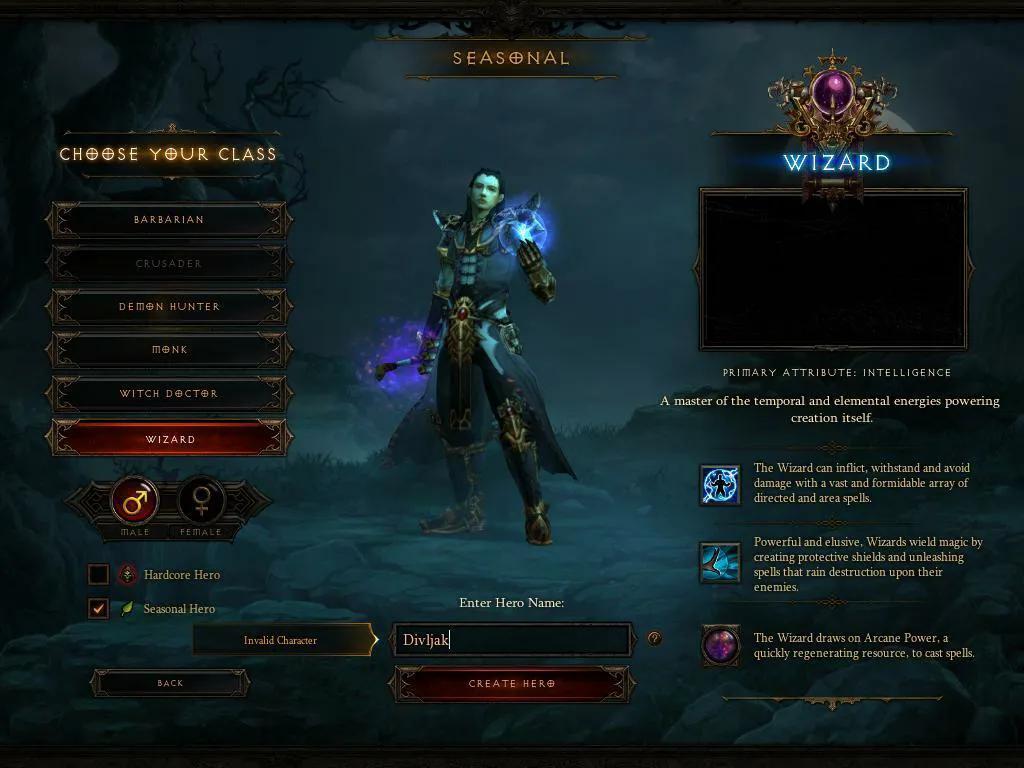Open the hero name help icon
Viewport: 1024px width, 768px height.
(654, 638)
